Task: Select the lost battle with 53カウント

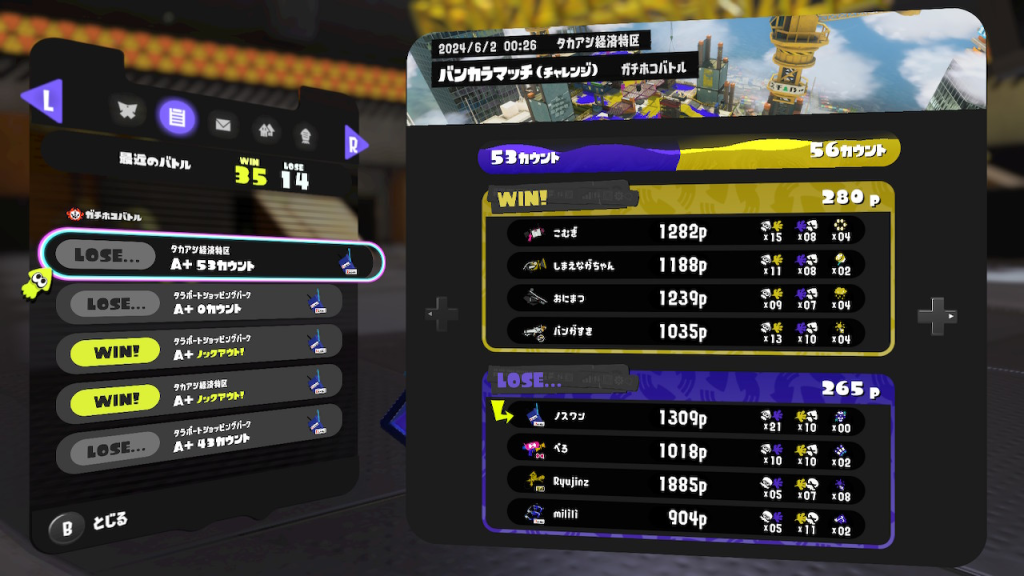Action: (210, 259)
